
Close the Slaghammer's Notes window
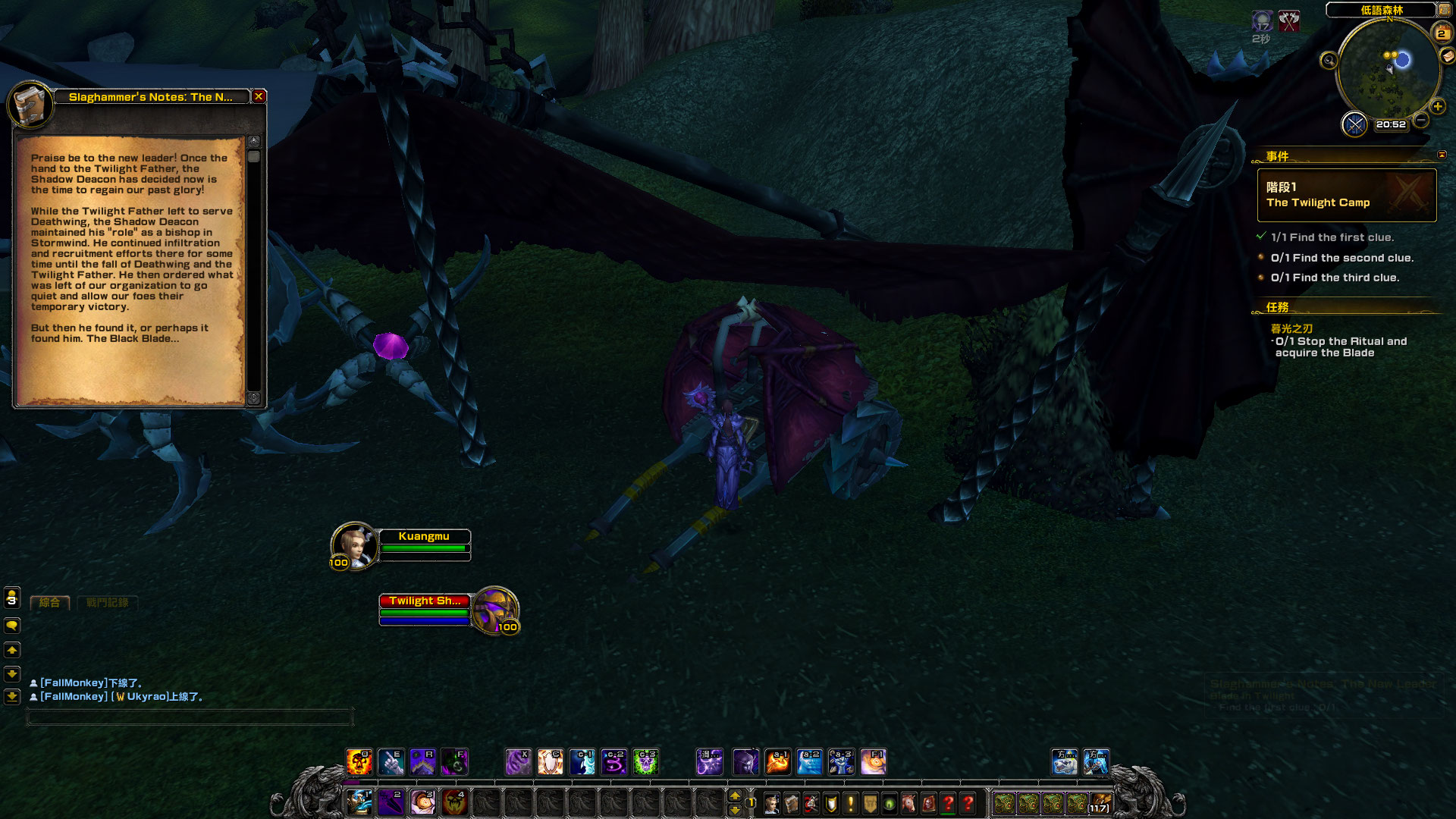(259, 96)
